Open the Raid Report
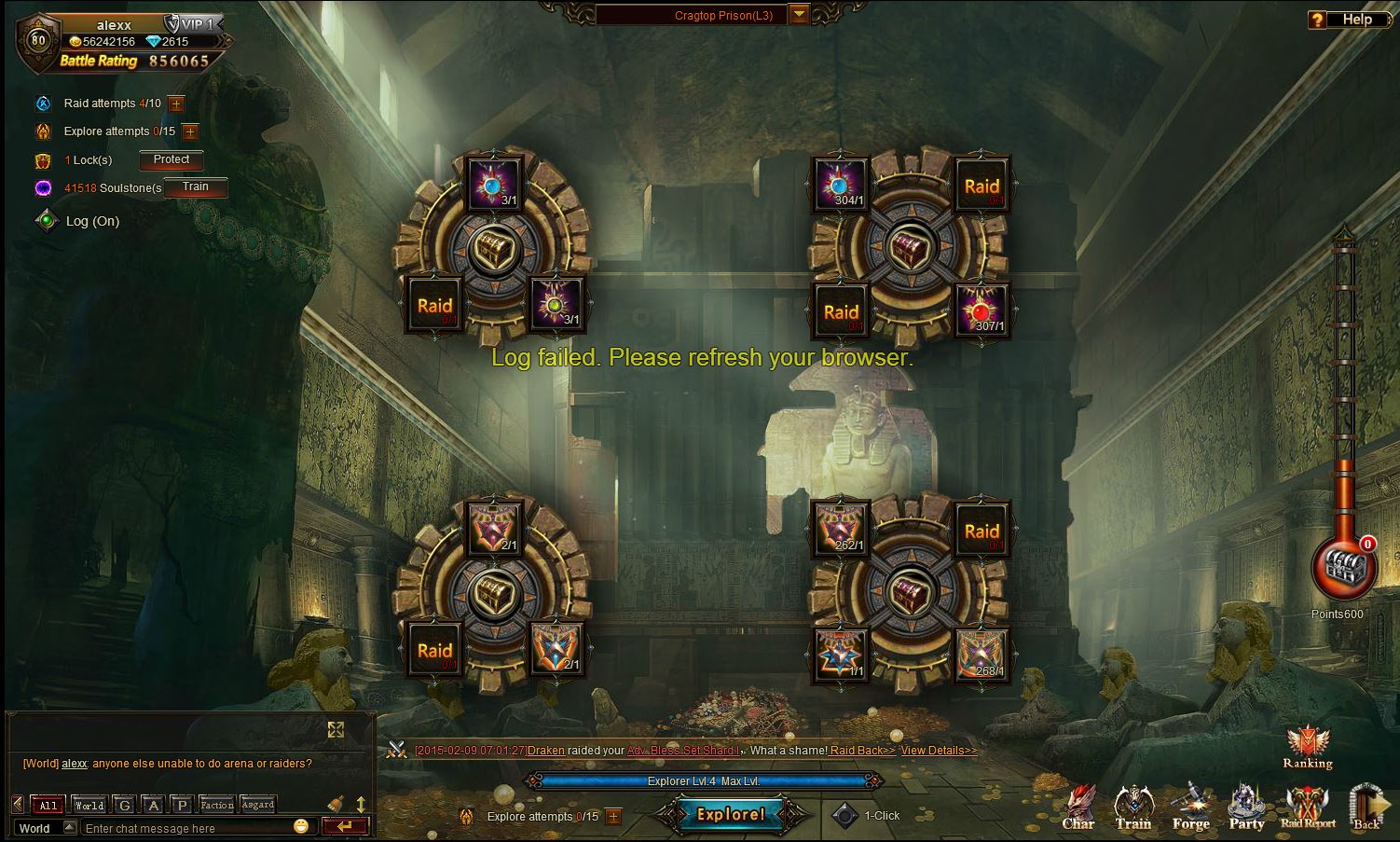 point(1308,807)
